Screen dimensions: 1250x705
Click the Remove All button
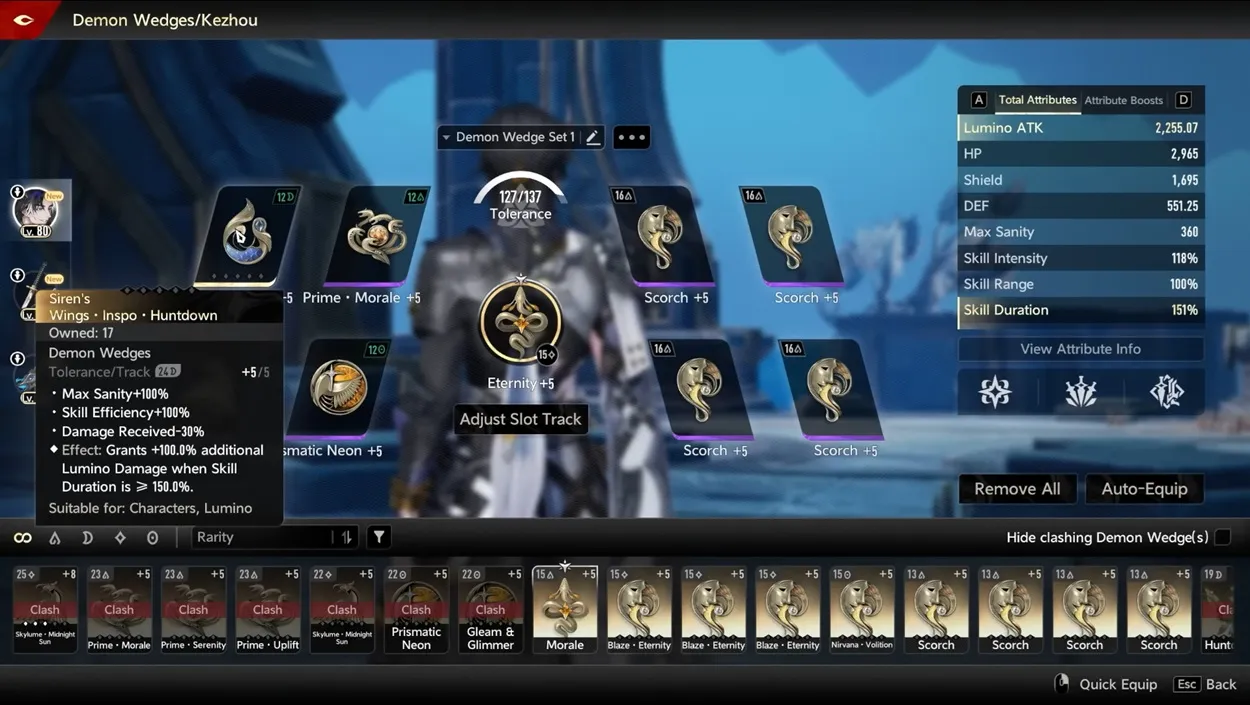pyautogui.click(x=1017, y=488)
